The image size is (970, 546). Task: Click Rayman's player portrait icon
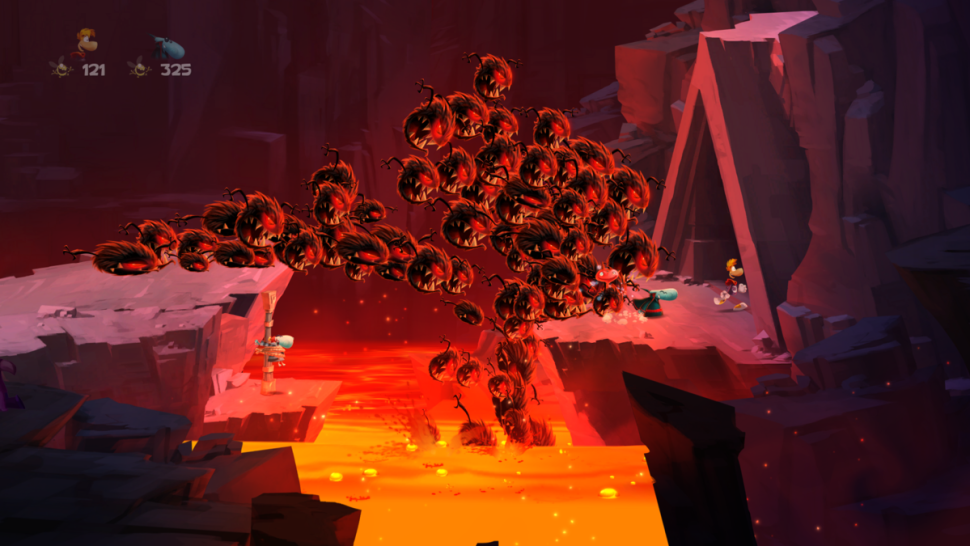pyautogui.click(x=85, y=44)
